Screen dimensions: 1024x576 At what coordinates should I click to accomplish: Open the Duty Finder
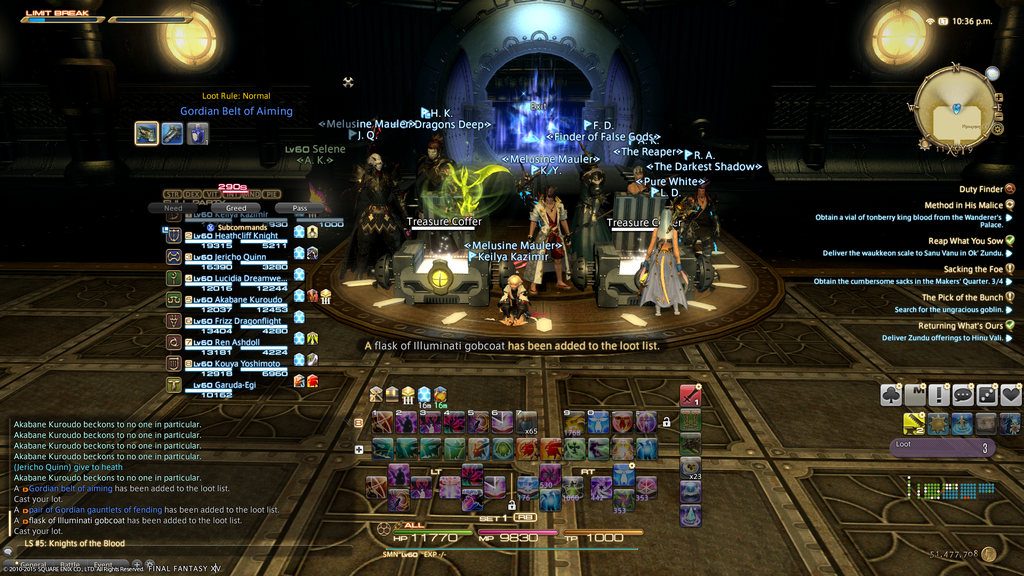tap(981, 189)
